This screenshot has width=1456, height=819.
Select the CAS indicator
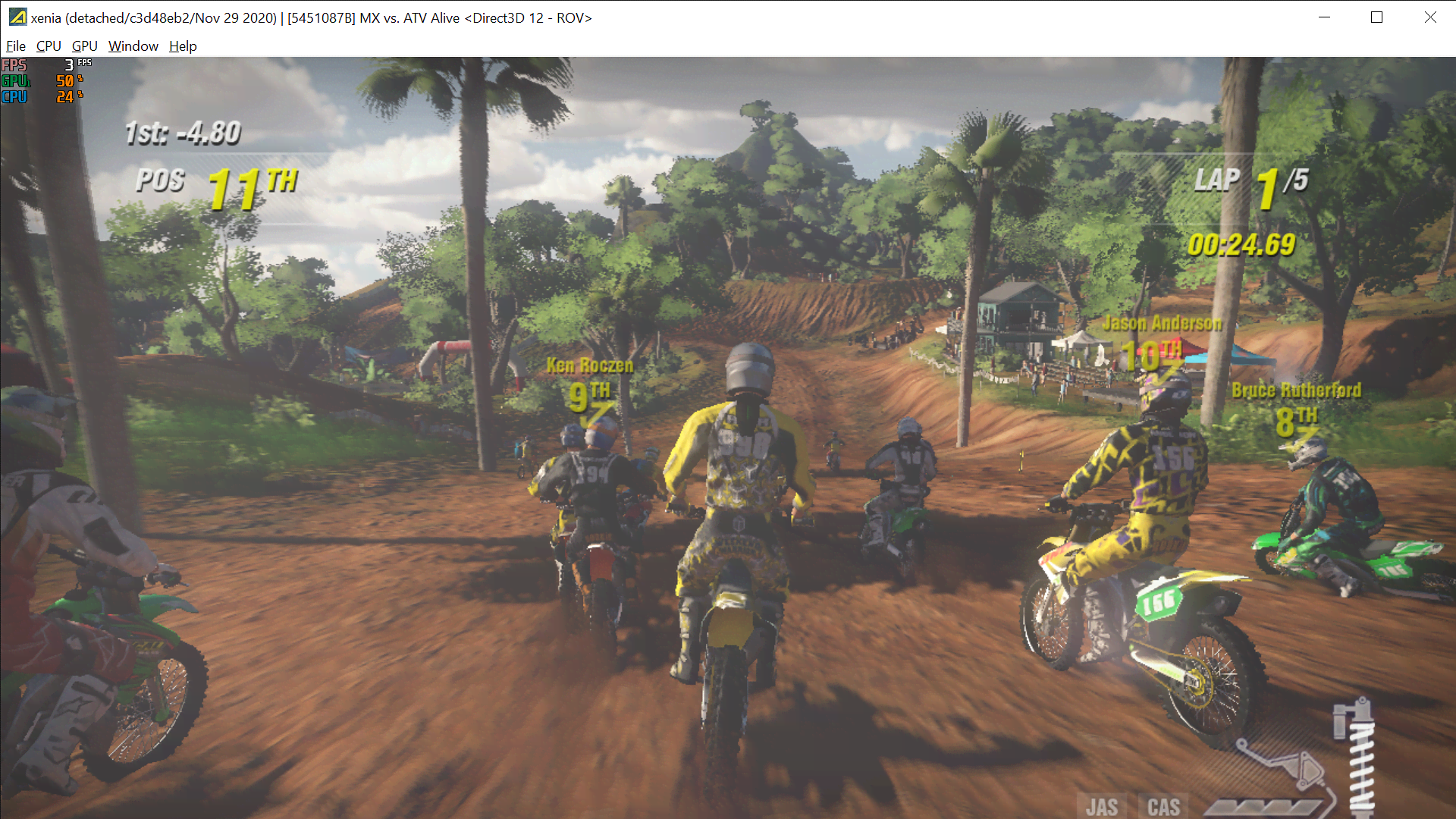(1164, 806)
